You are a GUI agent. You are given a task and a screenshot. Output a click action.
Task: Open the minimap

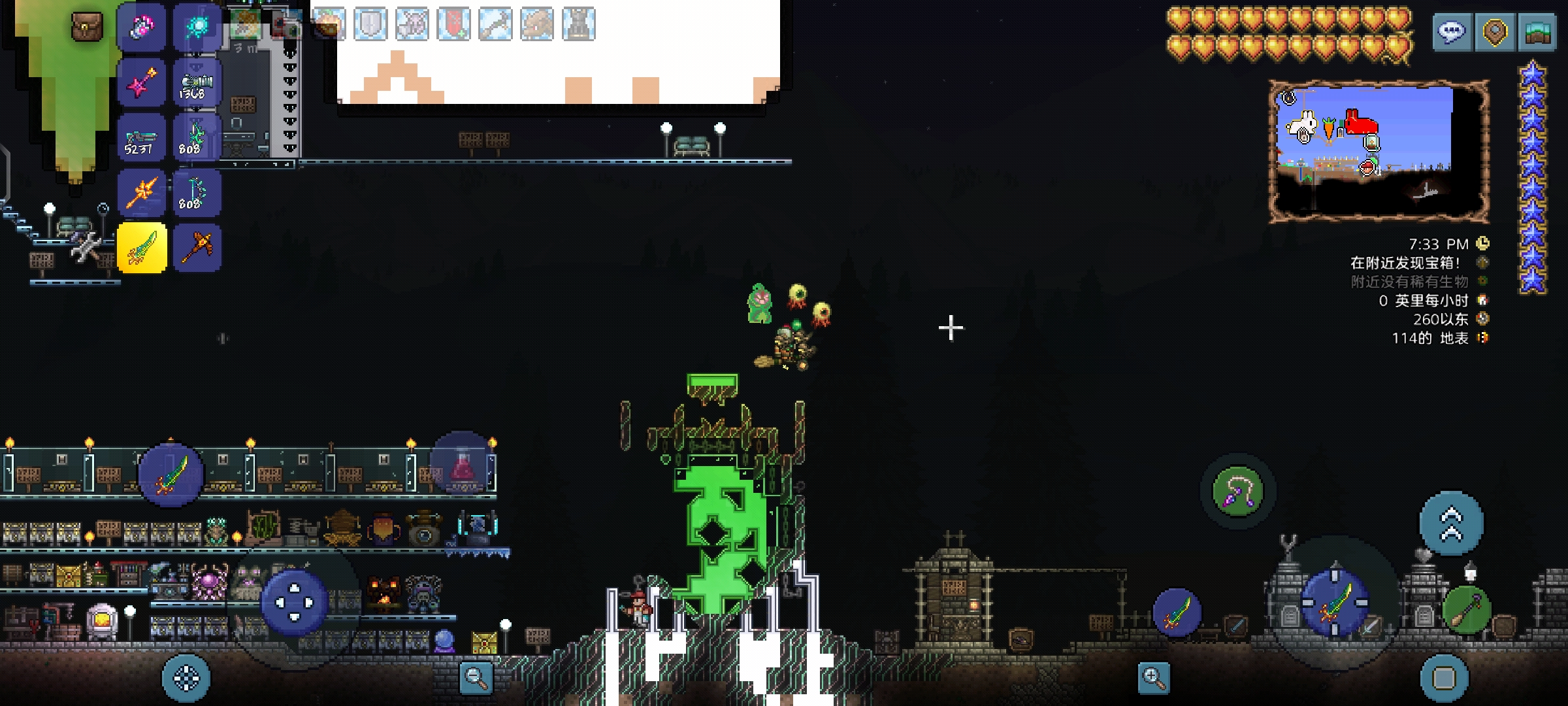tap(1379, 150)
